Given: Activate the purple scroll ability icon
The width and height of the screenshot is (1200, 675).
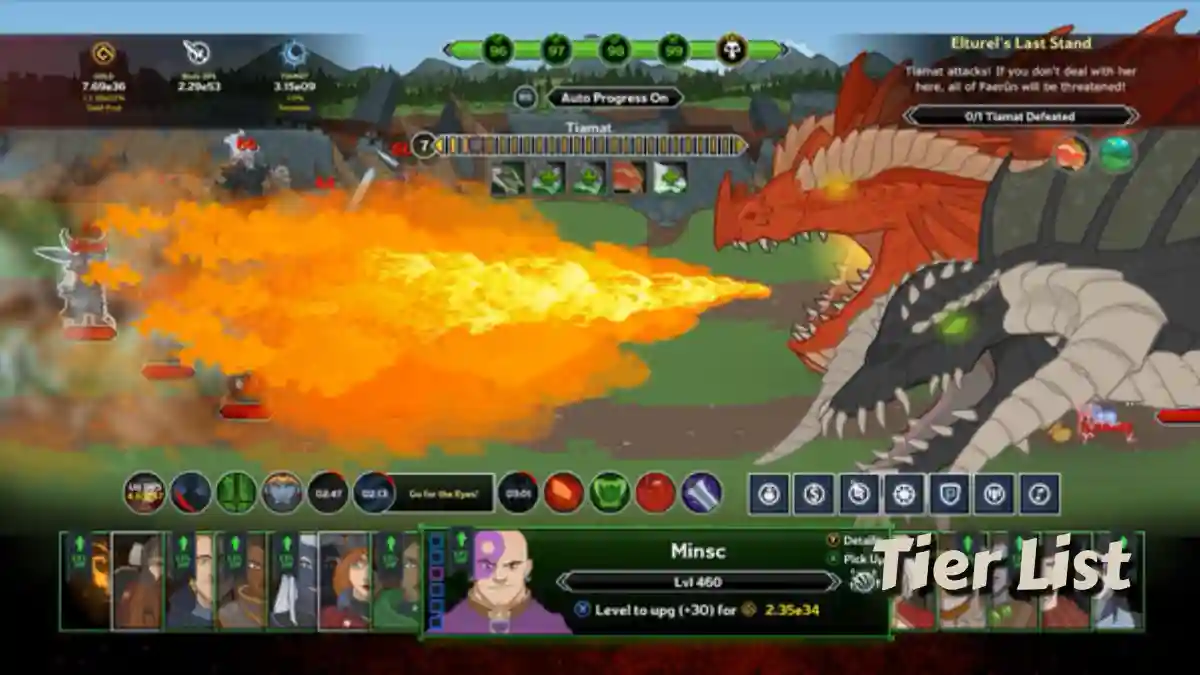Looking at the screenshot, I should 701,493.
